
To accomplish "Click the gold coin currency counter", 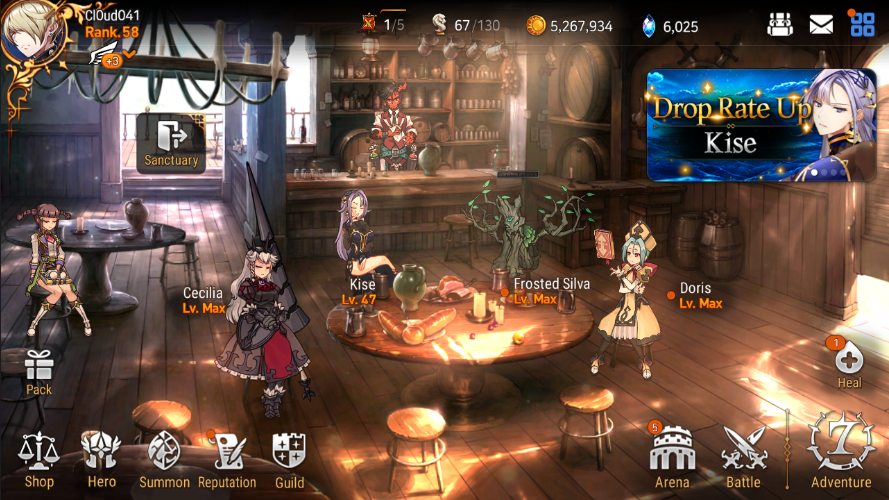I will 569,26.
